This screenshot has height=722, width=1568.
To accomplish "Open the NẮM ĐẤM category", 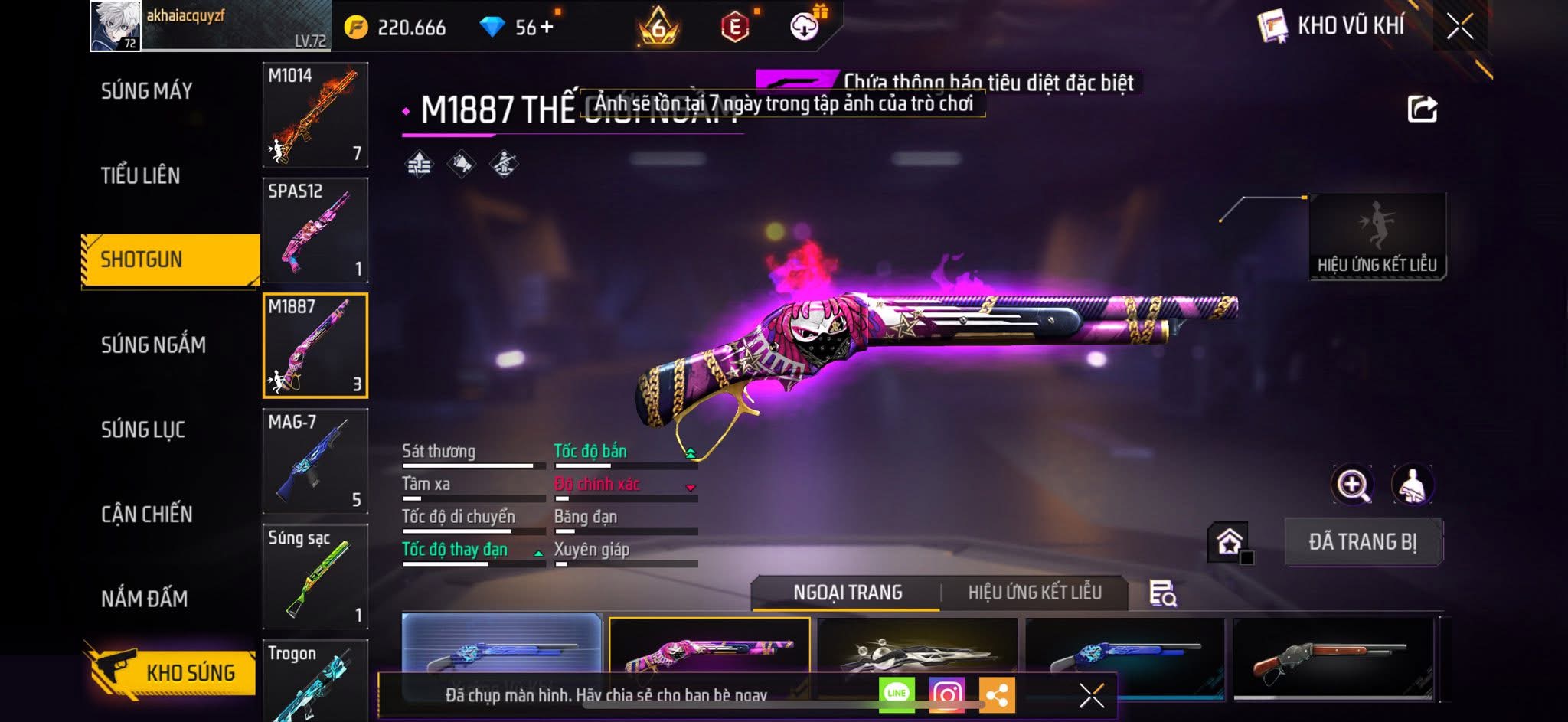I will [x=145, y=599].
